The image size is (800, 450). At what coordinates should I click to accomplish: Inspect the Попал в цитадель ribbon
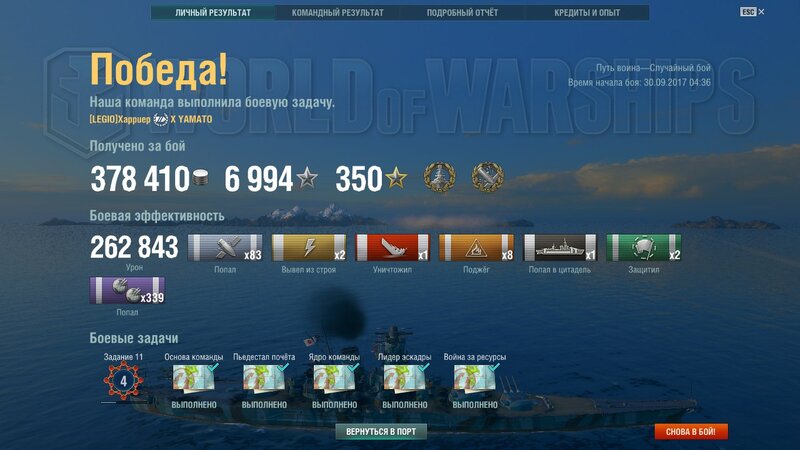coord(560,249)
